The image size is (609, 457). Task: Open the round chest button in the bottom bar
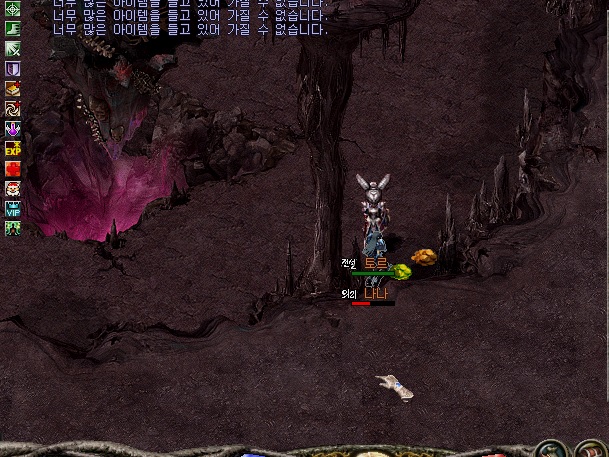click(592, 450)
